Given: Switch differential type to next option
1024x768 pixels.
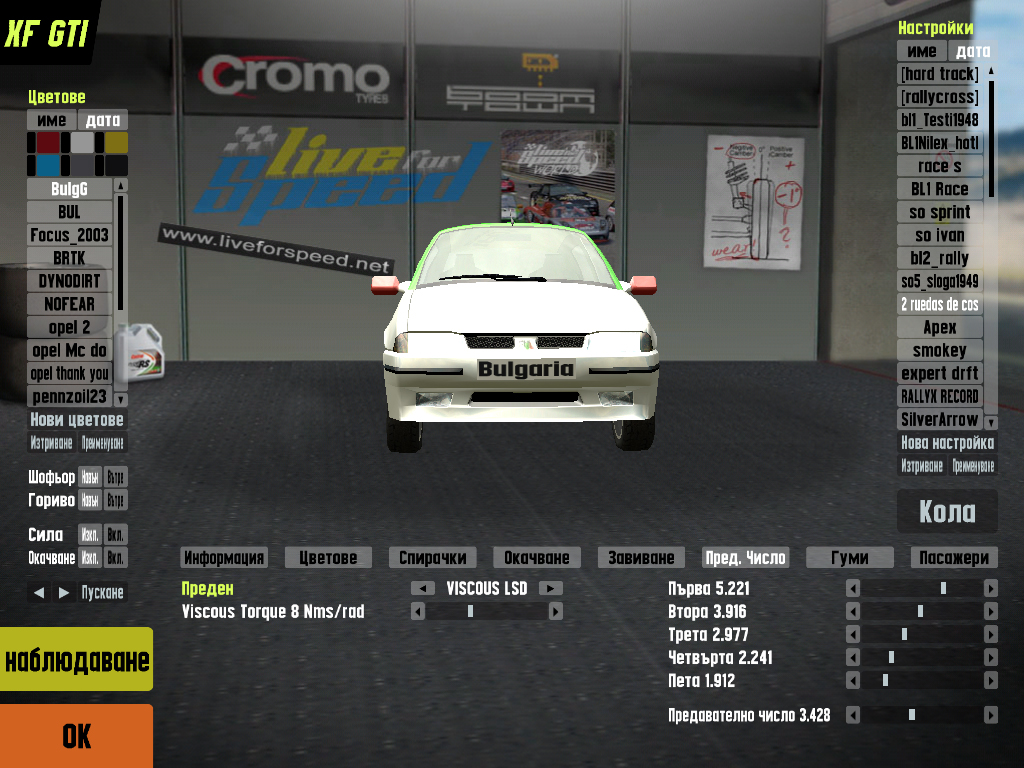Looking at the screenshot, I should (551, 588).
